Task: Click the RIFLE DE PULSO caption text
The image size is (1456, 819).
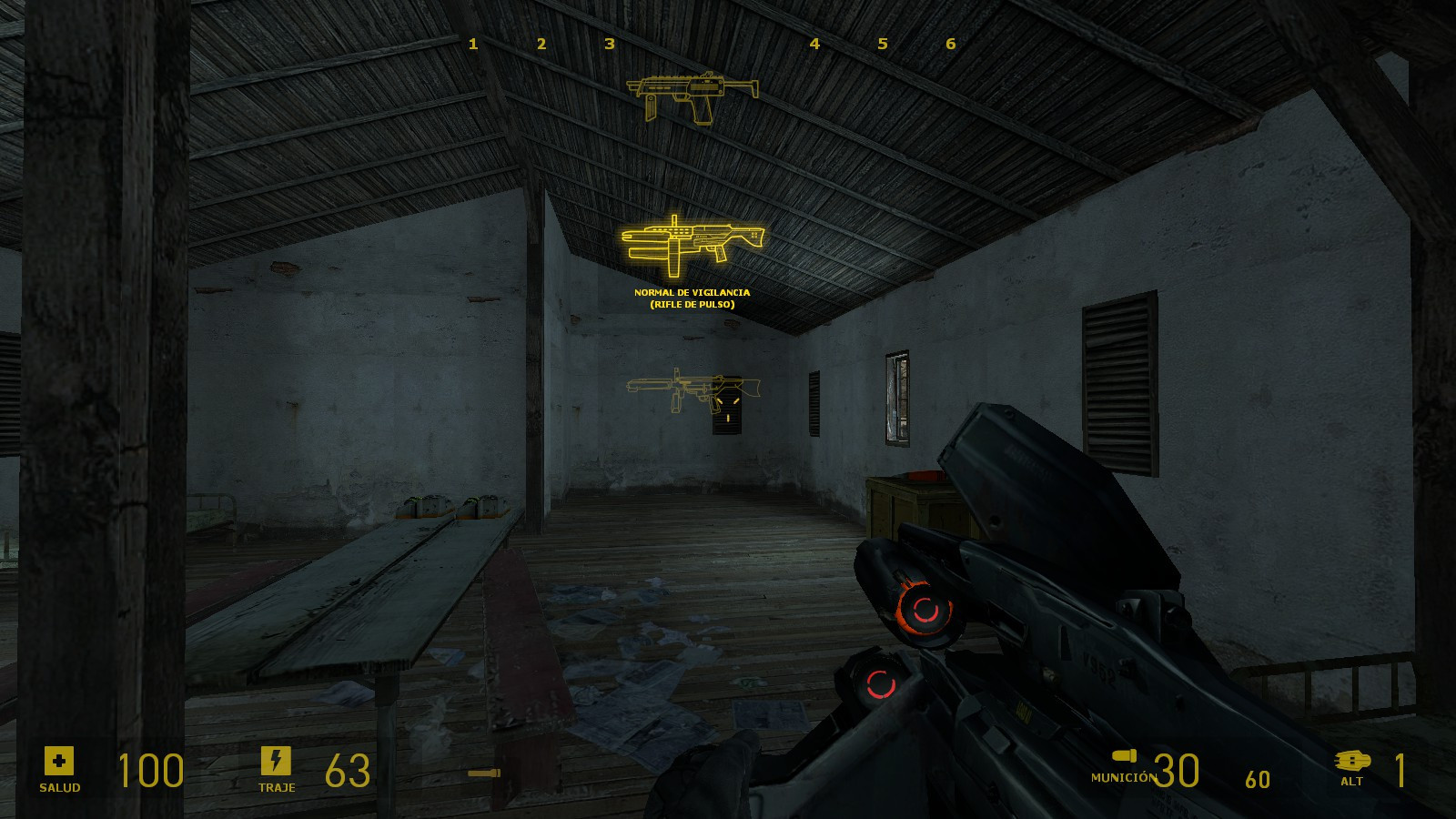Action: pos(693,306)
